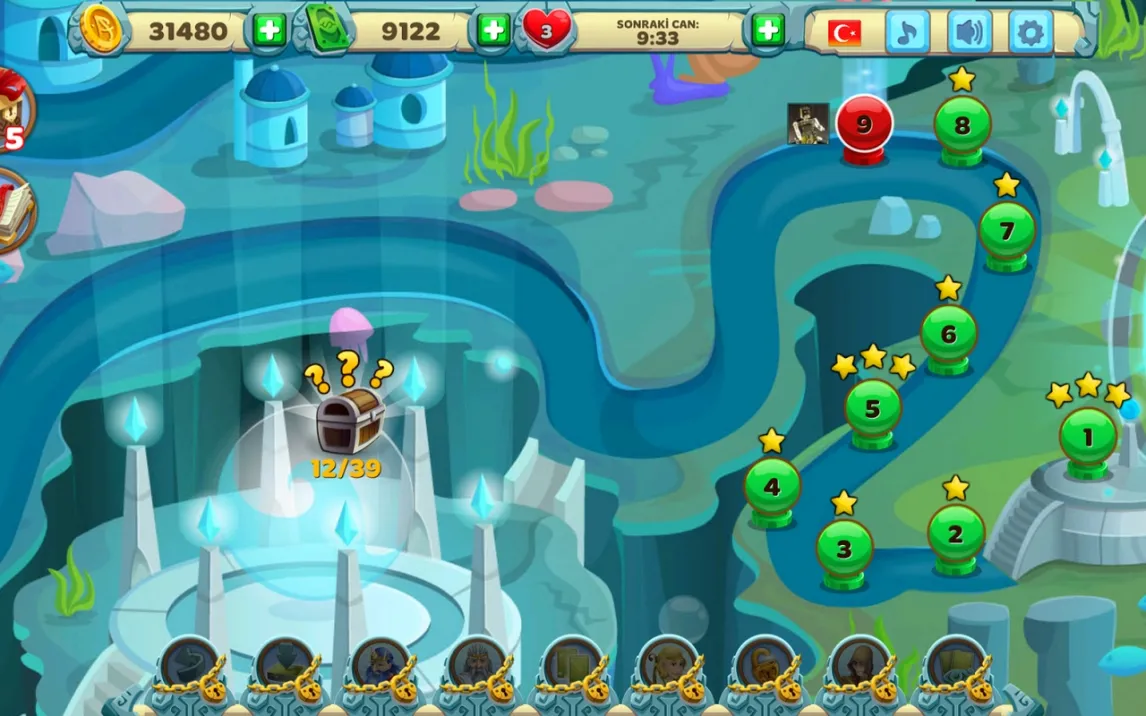Refill lives using the plus button
1146x716 pixels.
click(767, 30)
